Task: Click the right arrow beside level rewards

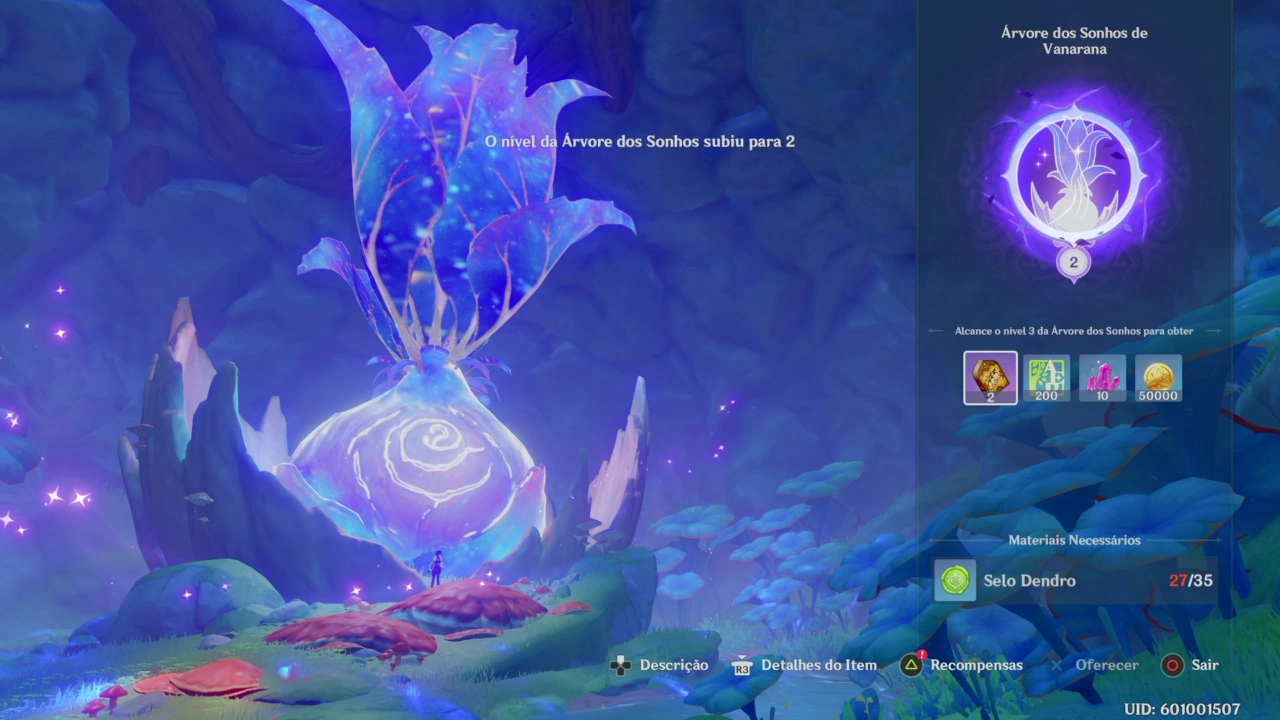Action: (x=1213, y=330)
